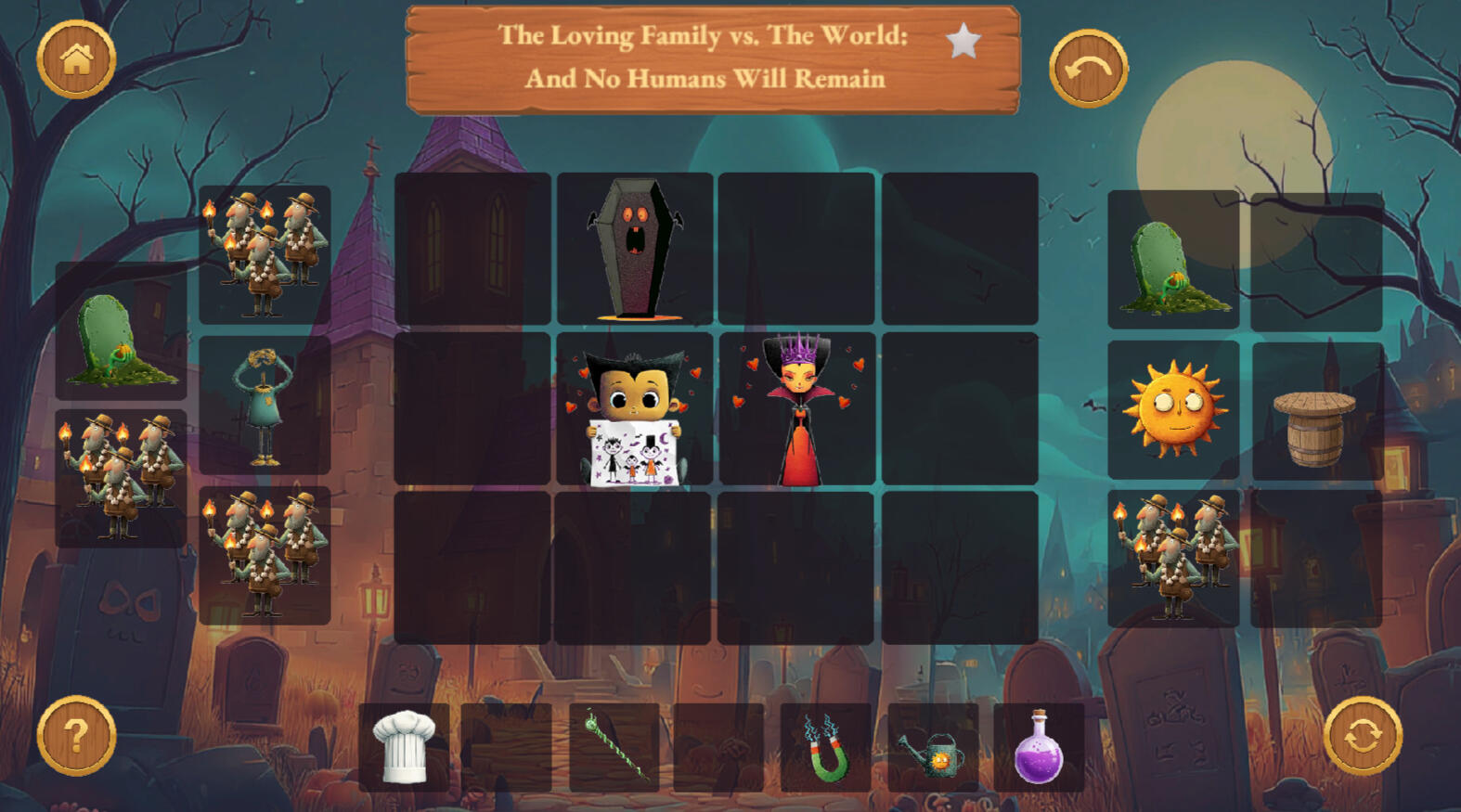Click the silver star on the title banner
Screen dimensions: 1461x812
click(x=963, y=42)
